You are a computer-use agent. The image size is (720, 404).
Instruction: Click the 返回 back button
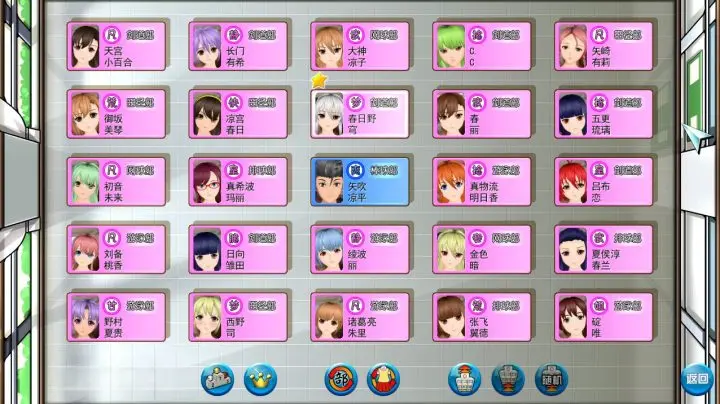696,379
